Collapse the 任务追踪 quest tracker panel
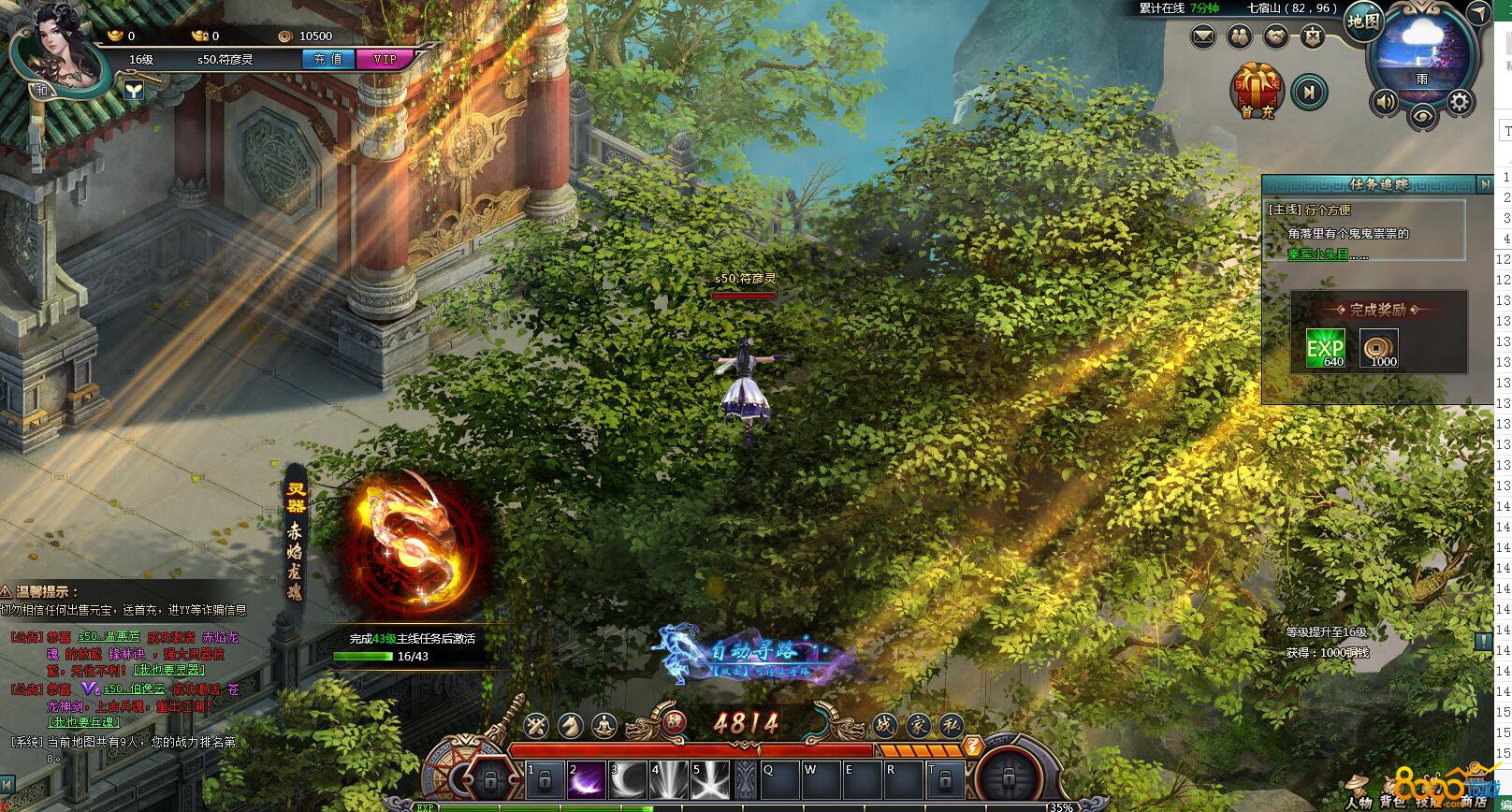The width and height of the screenshot is (1512, 812). pos(1485,184)
